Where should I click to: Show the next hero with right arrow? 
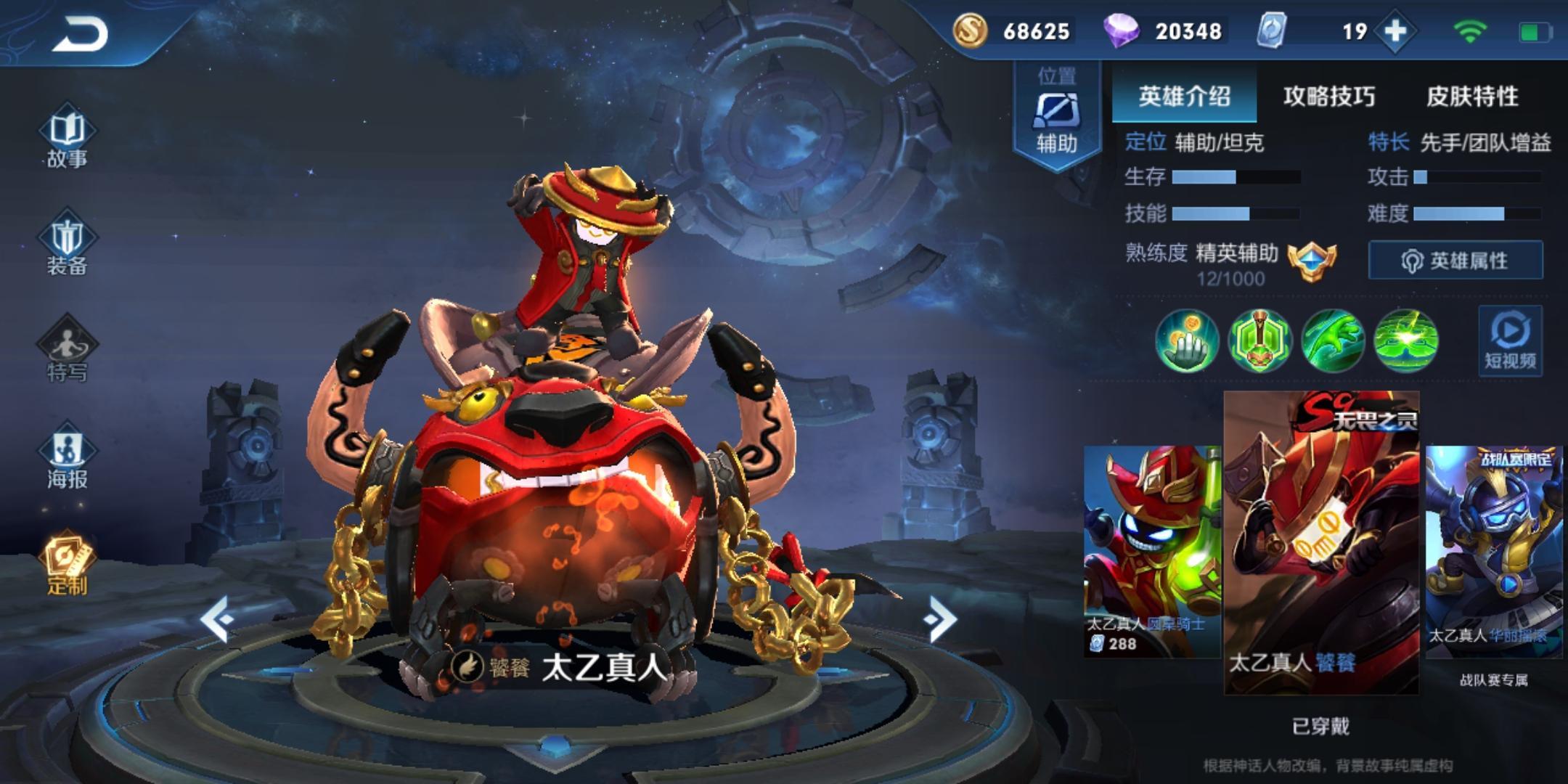pyautogui.click(x=941, y=619)
